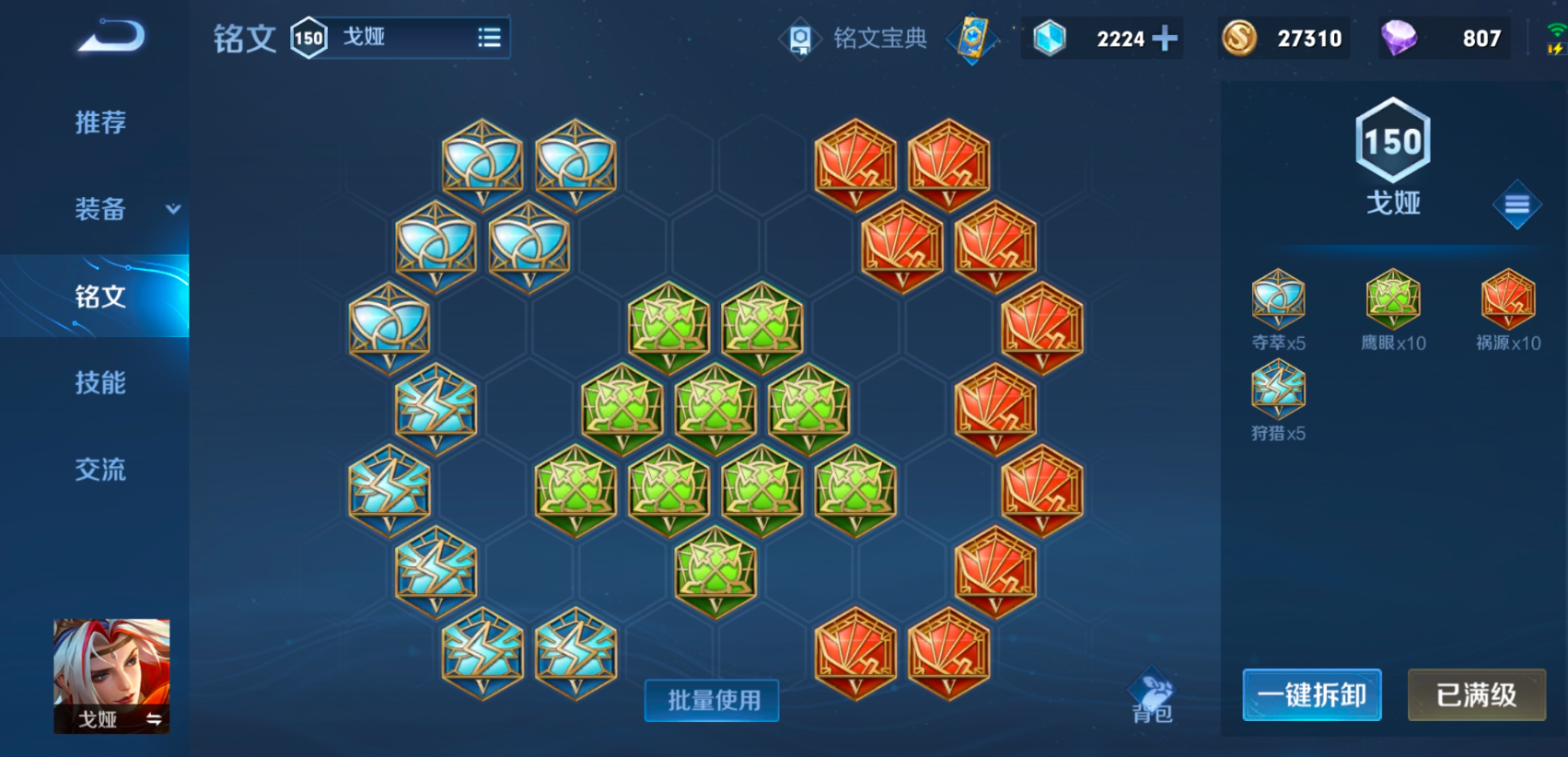1568x757 pixels.
Task: Switch hero via 戈娅 portrait
Action: coord(111,675)
